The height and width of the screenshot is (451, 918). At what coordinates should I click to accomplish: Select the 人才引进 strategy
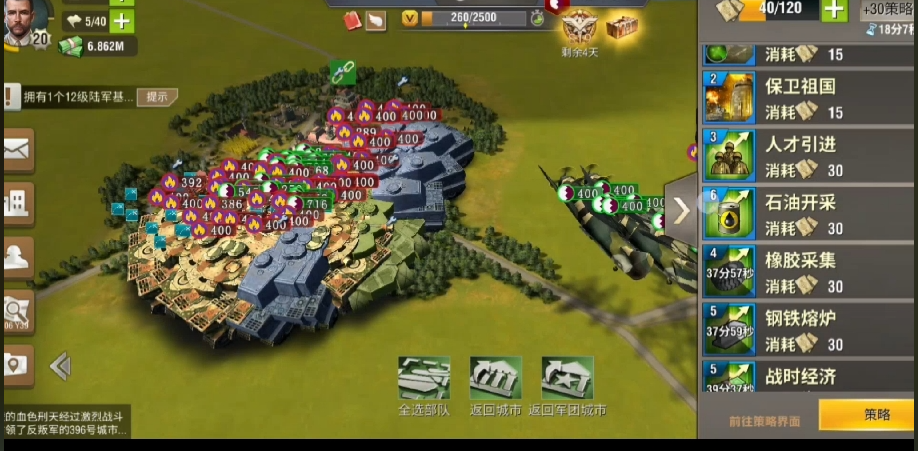(x=800, y=155)
